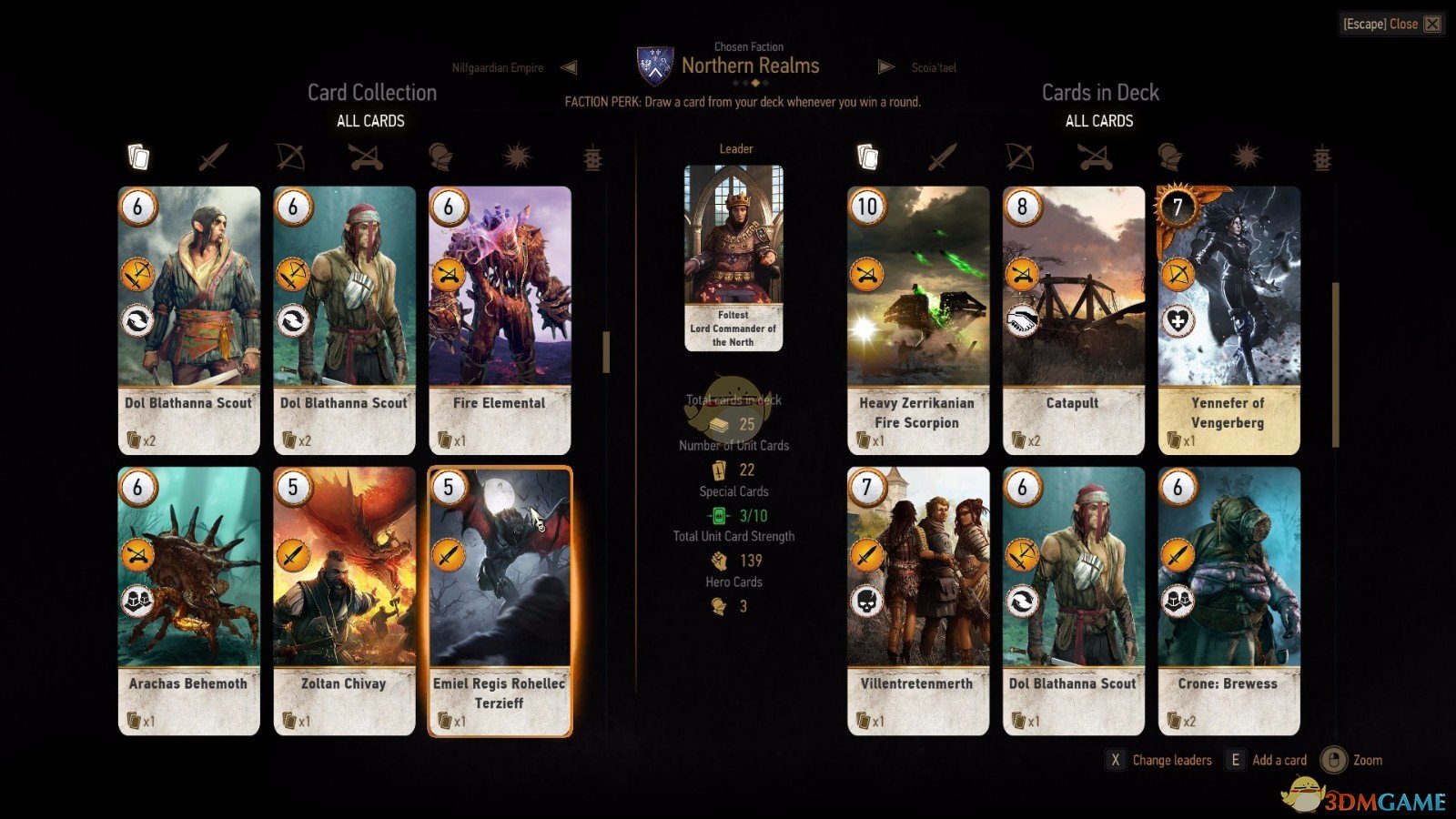The width and height of the screenshot is (1456, 819).
Task: Click the left arrow toward Nilfgaardian Empire
Action: [x=570, y=66]
